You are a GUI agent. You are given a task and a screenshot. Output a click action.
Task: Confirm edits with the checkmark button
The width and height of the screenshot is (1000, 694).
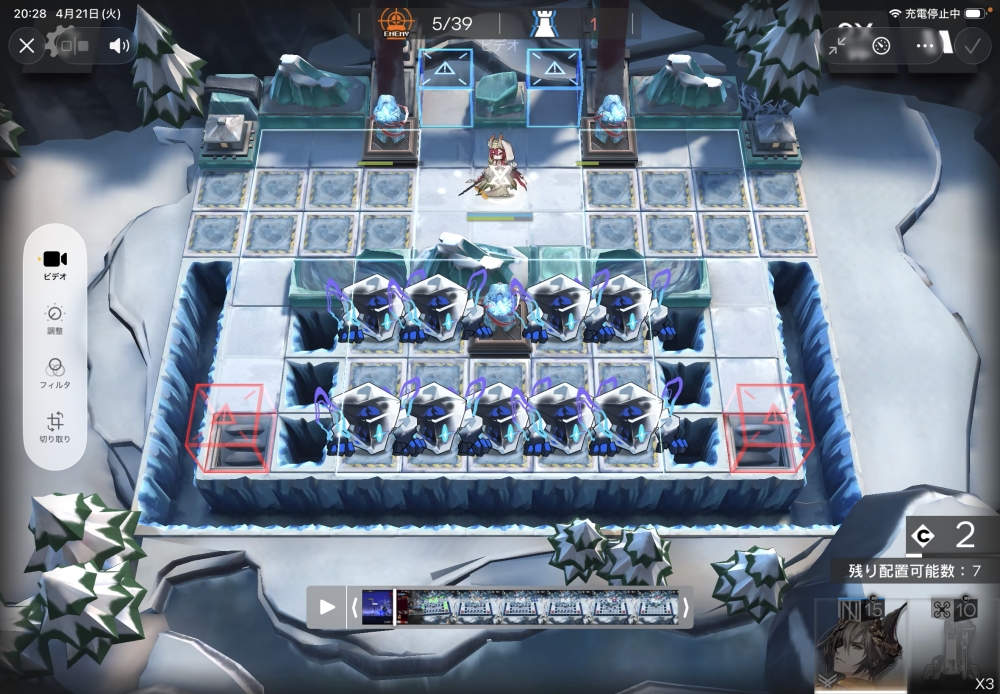coord(970,45)
